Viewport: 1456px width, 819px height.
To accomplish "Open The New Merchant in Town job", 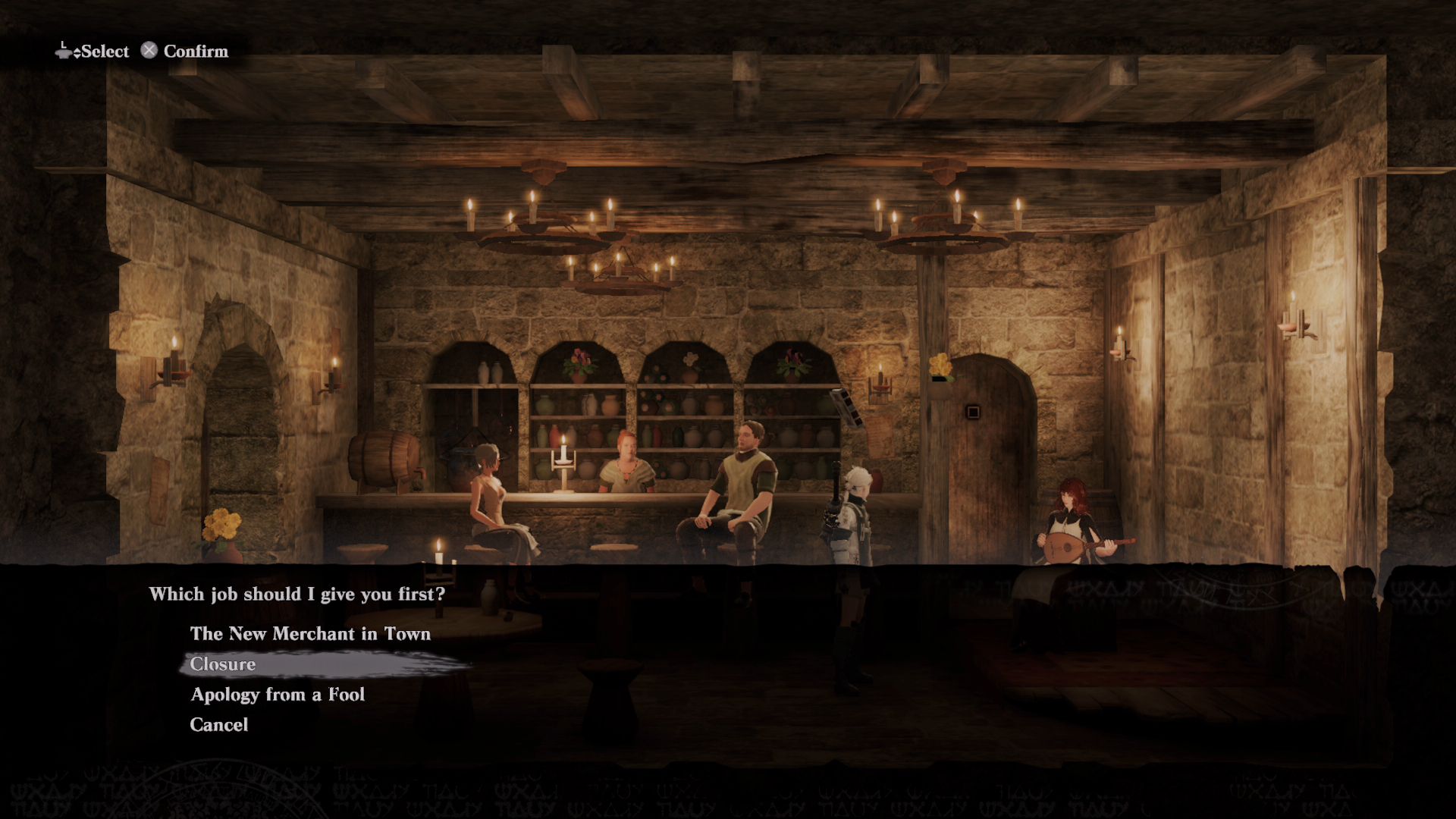I will [x=309, y=634].
